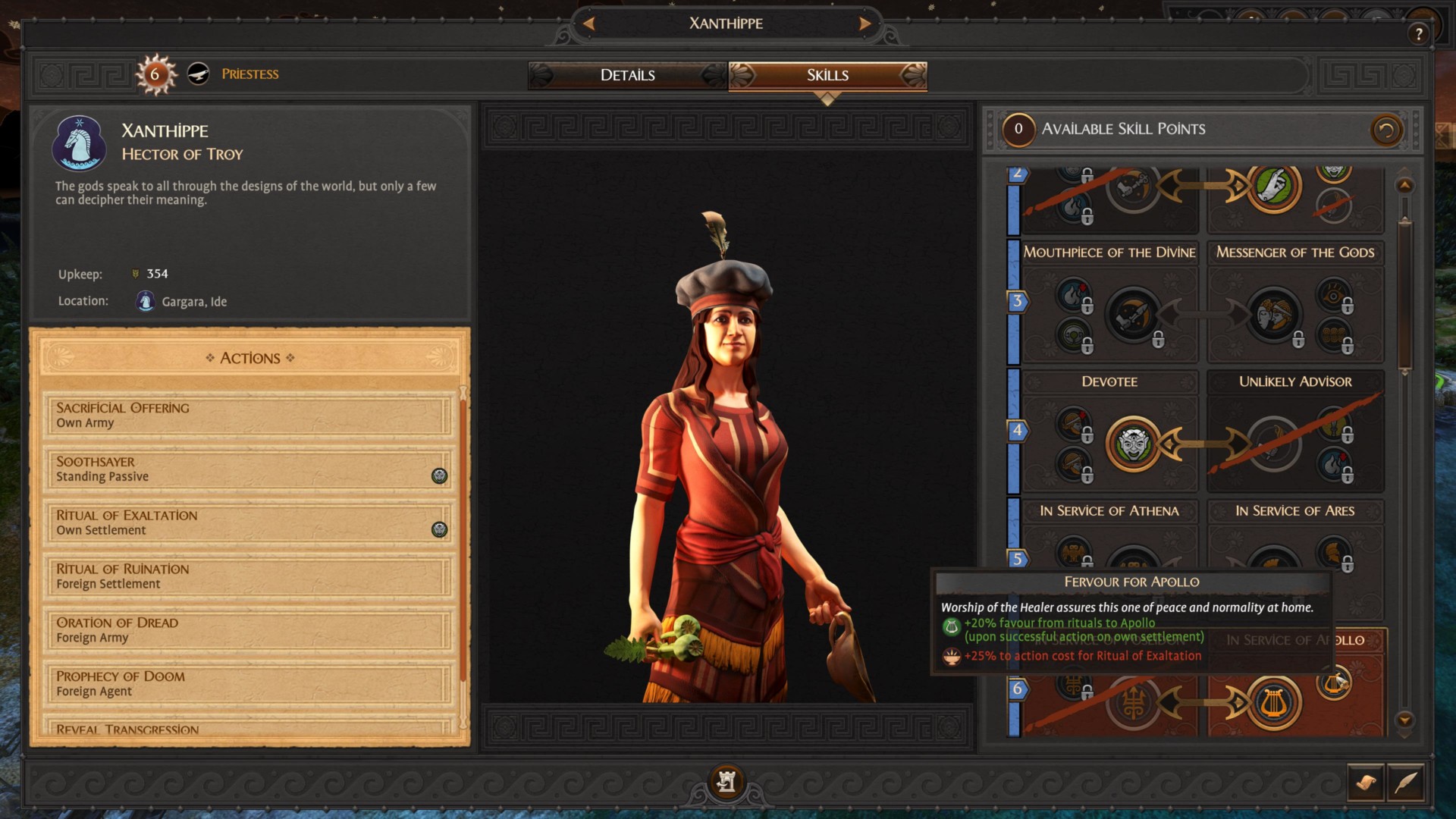
Task: Click the tower icon at bottom center
Action: pos(726,781)
